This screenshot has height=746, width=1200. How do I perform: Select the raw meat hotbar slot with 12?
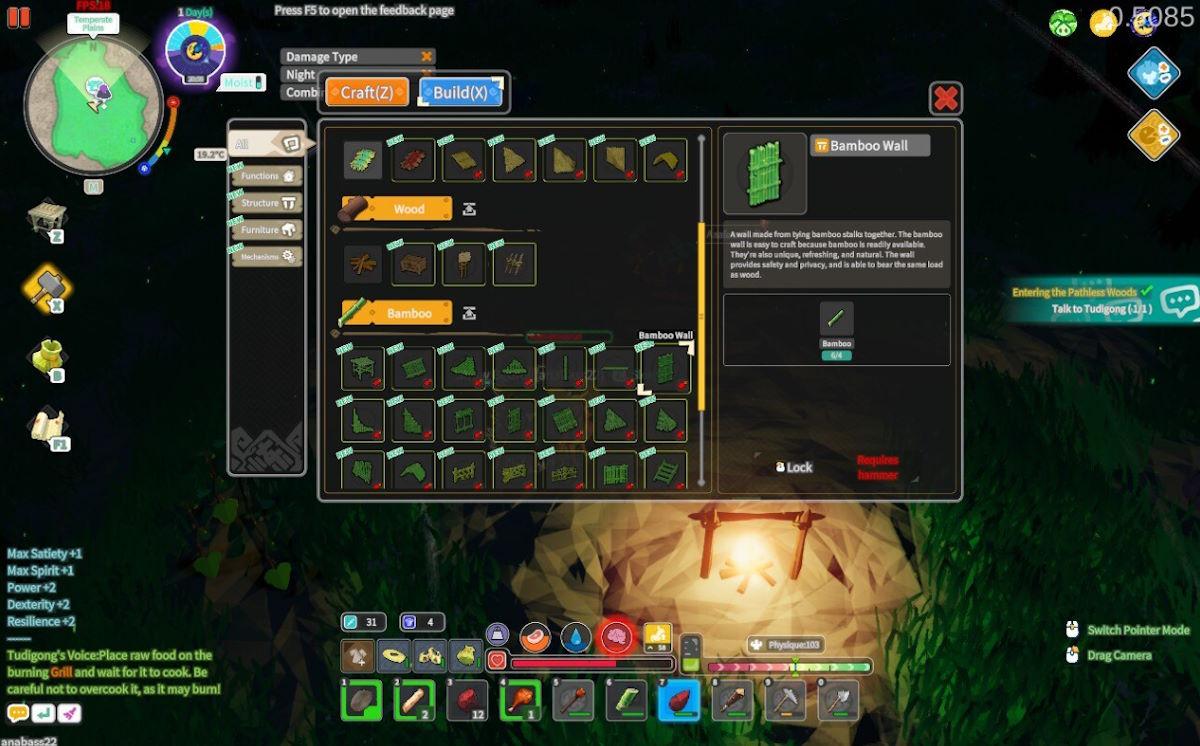point(467,701)
